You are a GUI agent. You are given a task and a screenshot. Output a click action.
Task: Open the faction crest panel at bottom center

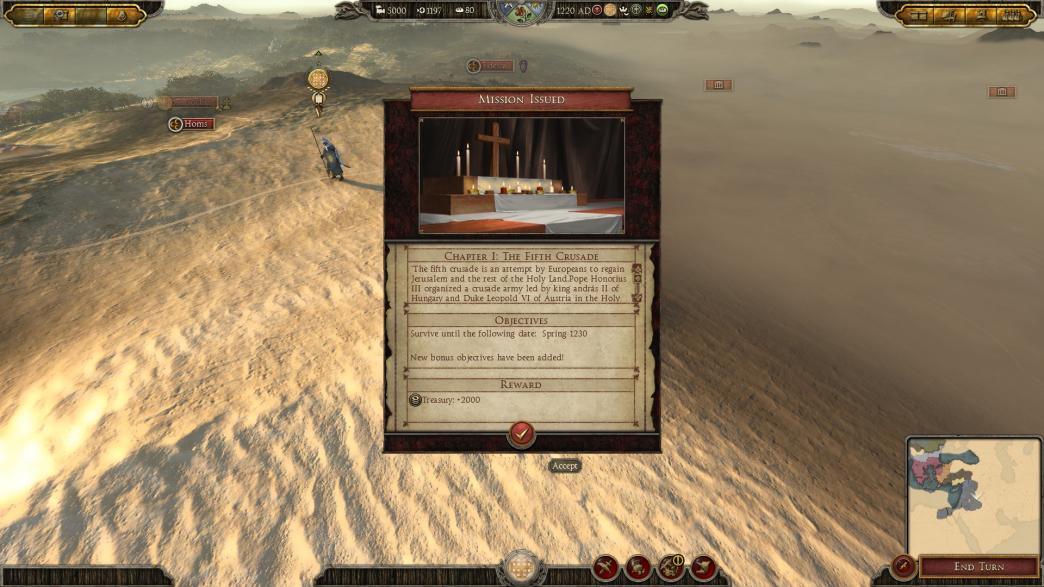[521, 568]
